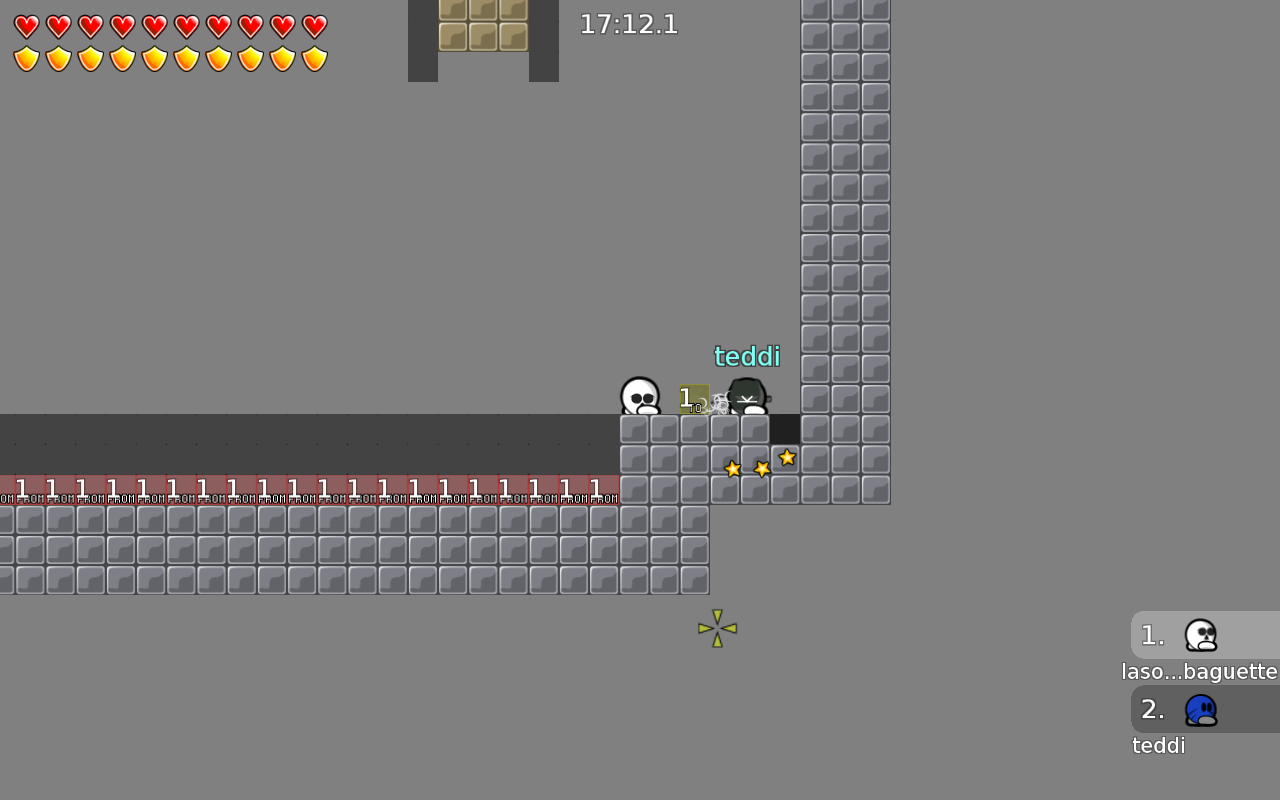Viewport: 1280px width, 800px height.
Task: Click the middle yellow star effect
Action: coord(762,468)
